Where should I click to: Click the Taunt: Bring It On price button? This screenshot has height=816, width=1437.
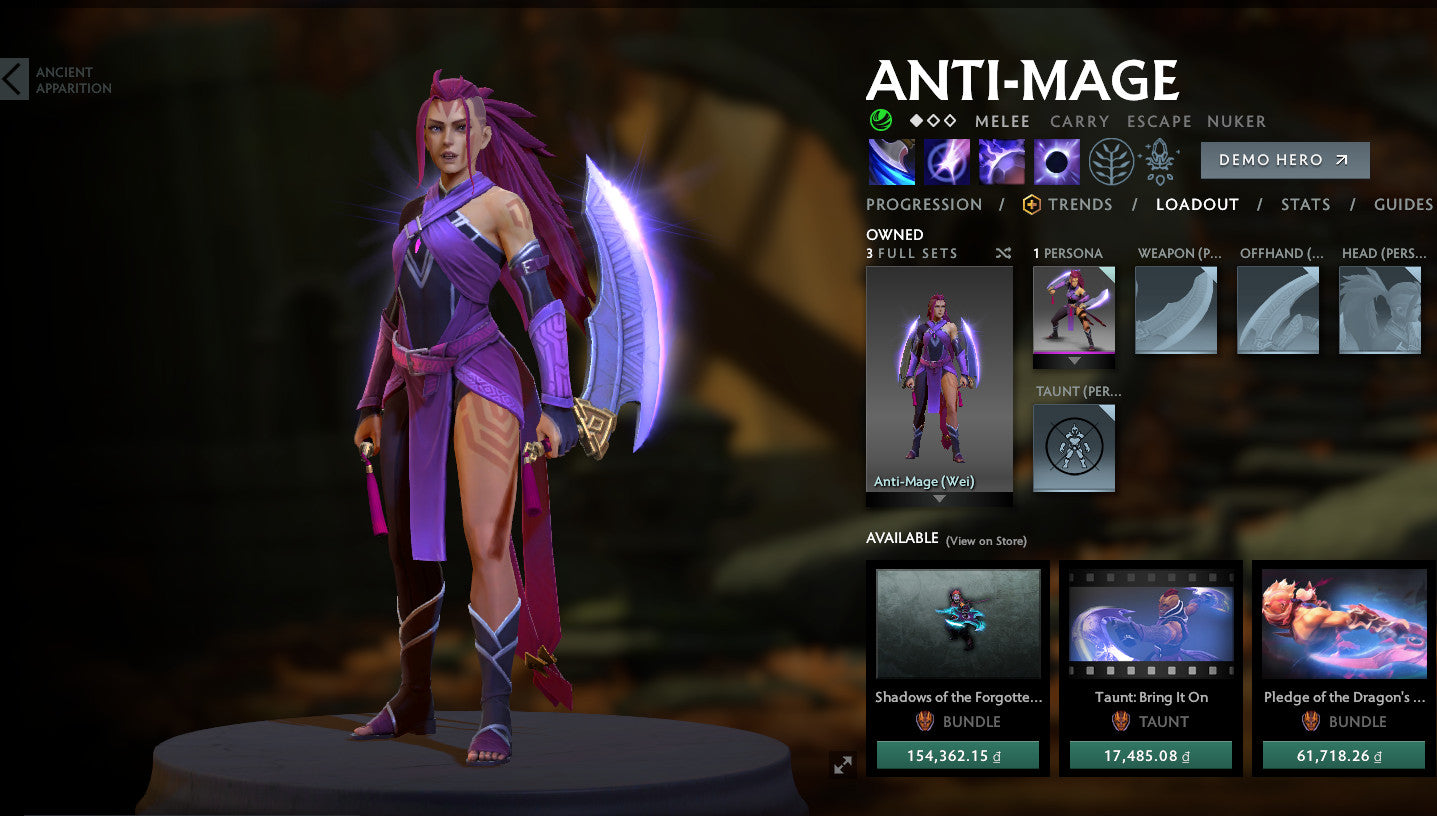pyautogui.click(x=1150, y=755)
